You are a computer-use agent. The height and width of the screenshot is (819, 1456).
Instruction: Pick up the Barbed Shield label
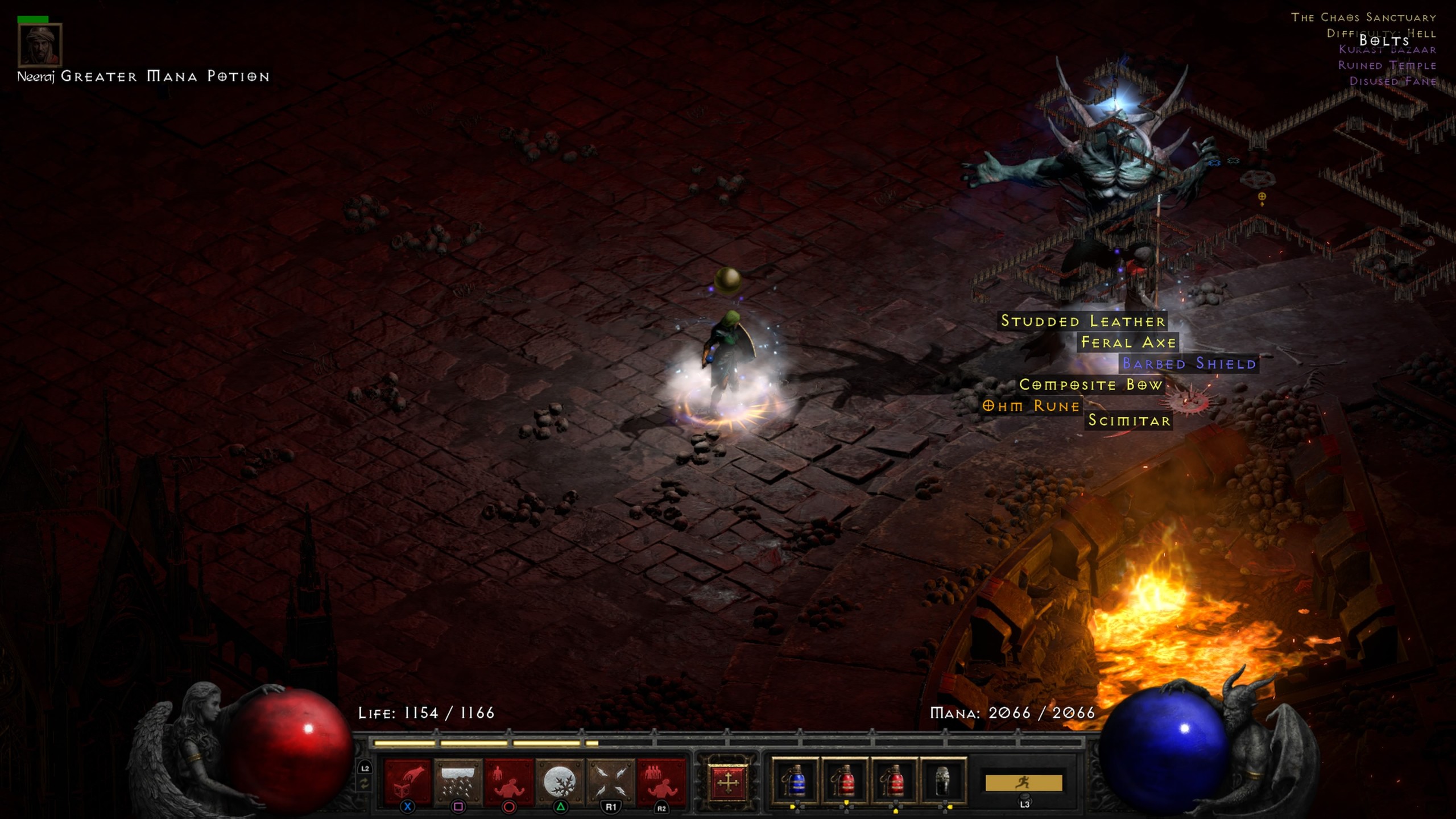point(1189,363)
